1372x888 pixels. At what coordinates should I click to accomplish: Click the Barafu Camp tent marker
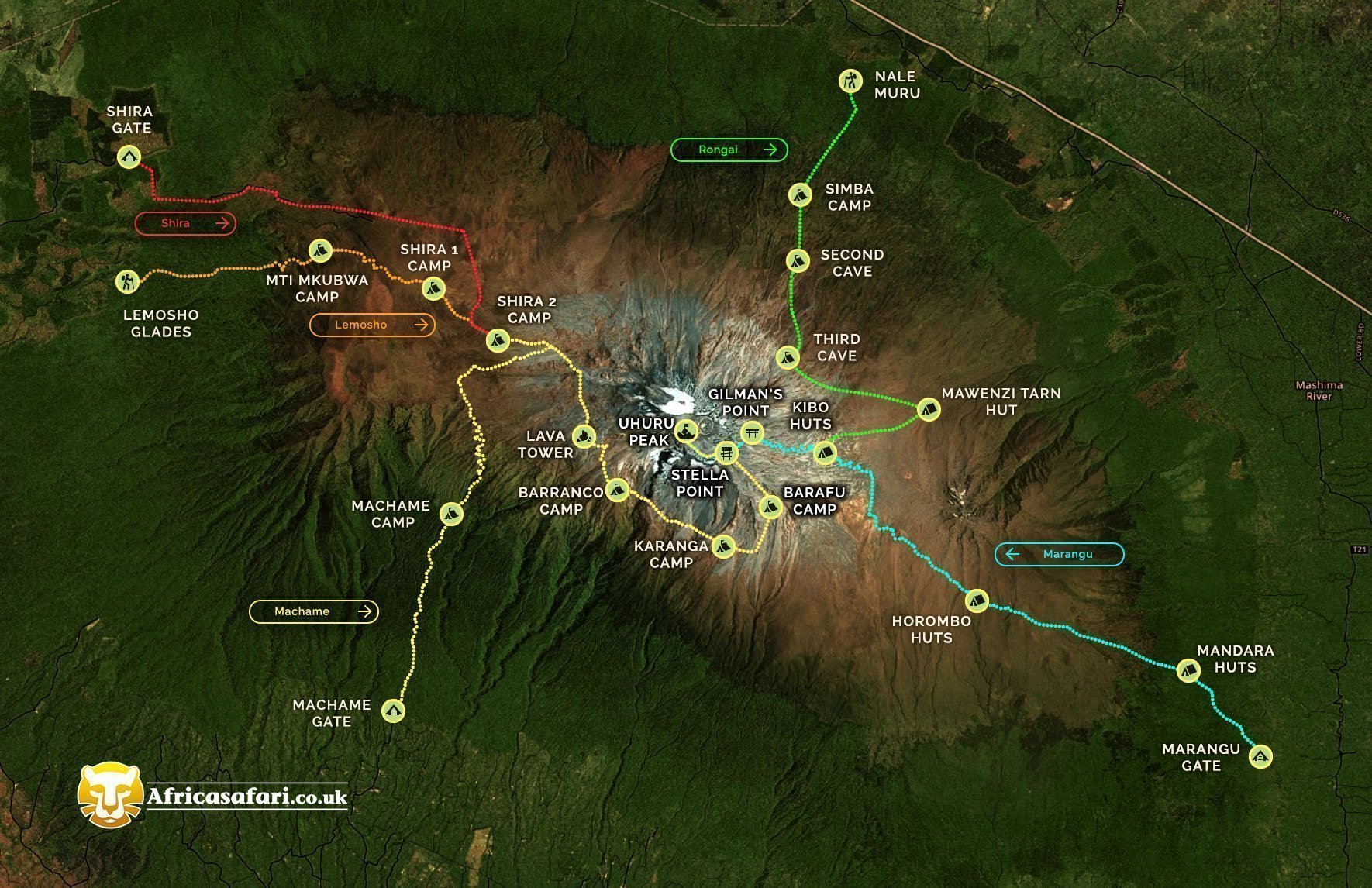coord(770,506)
